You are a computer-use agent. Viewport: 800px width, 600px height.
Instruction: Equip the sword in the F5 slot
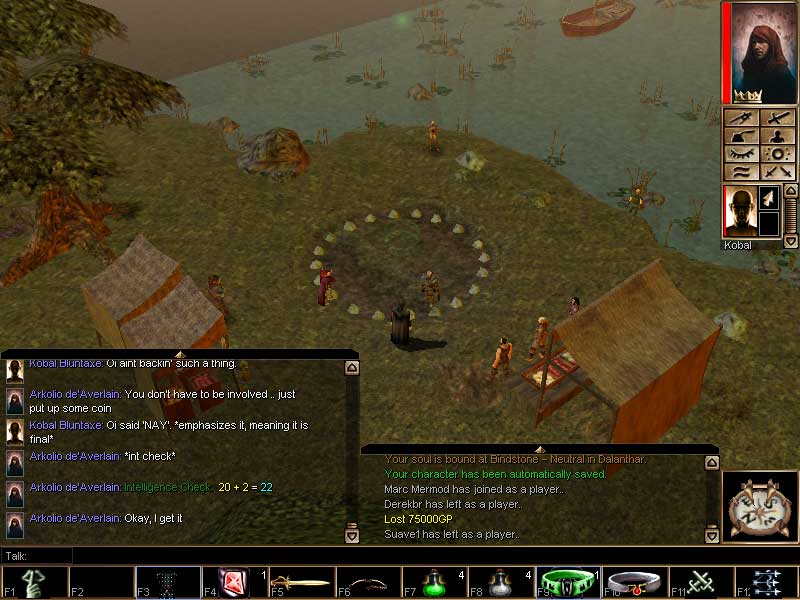coord(302,583)
